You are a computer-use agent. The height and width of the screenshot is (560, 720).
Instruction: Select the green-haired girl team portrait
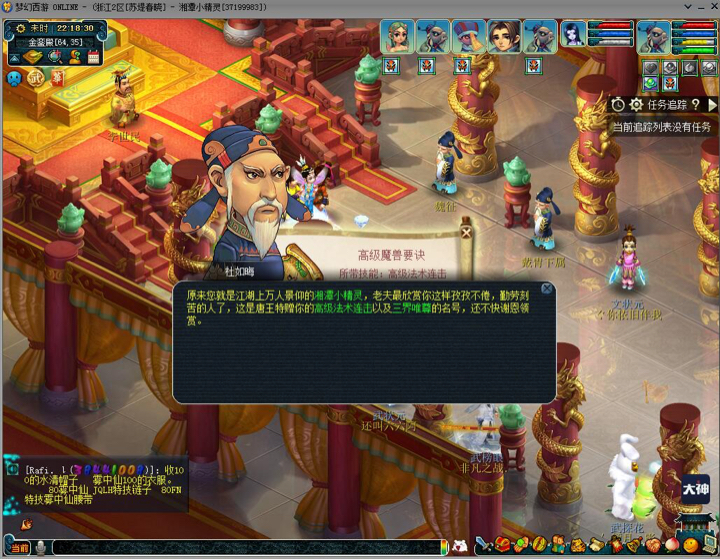pyautogui.click(x=398, y=37)
